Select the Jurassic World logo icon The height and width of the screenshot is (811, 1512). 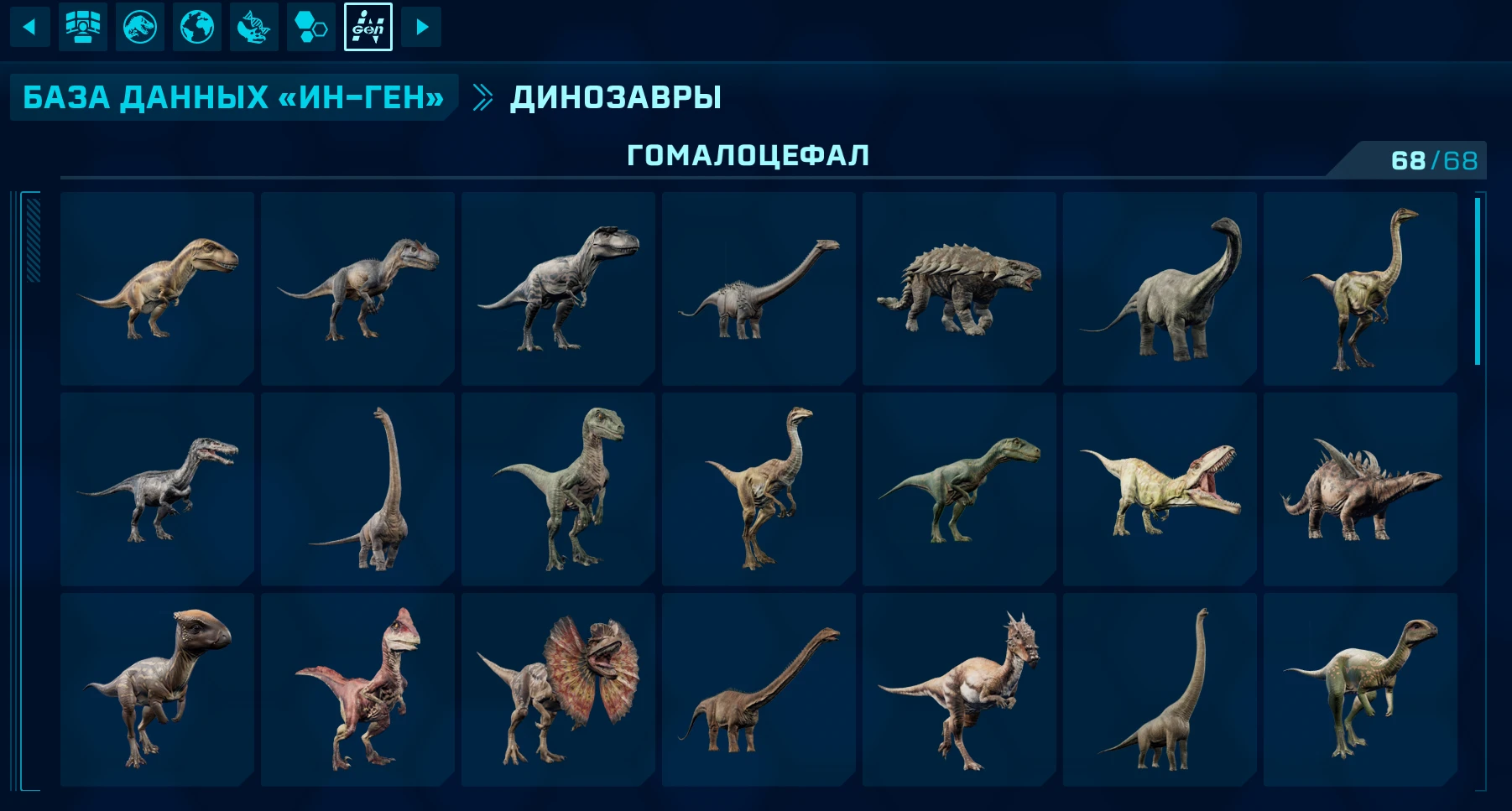[139, 26]
